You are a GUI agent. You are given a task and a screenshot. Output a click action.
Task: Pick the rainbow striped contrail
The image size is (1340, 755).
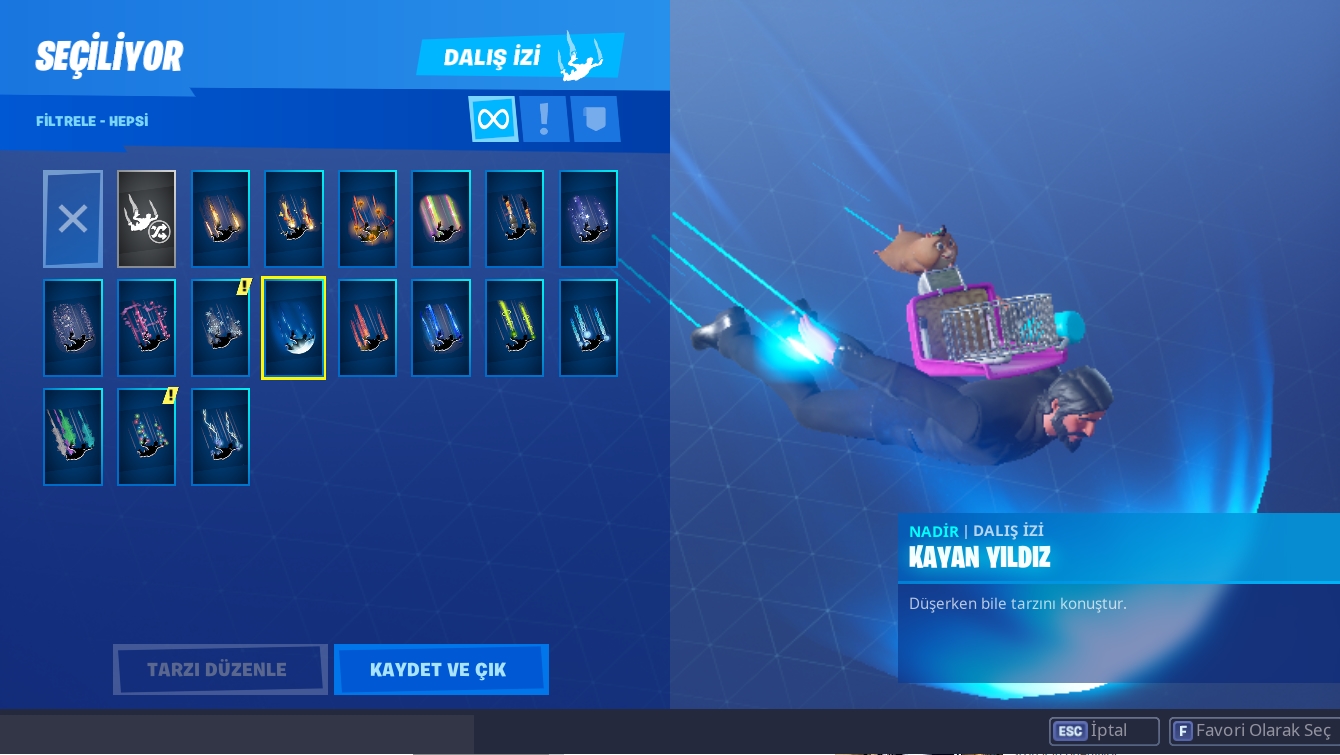click(x=441, y=219)
